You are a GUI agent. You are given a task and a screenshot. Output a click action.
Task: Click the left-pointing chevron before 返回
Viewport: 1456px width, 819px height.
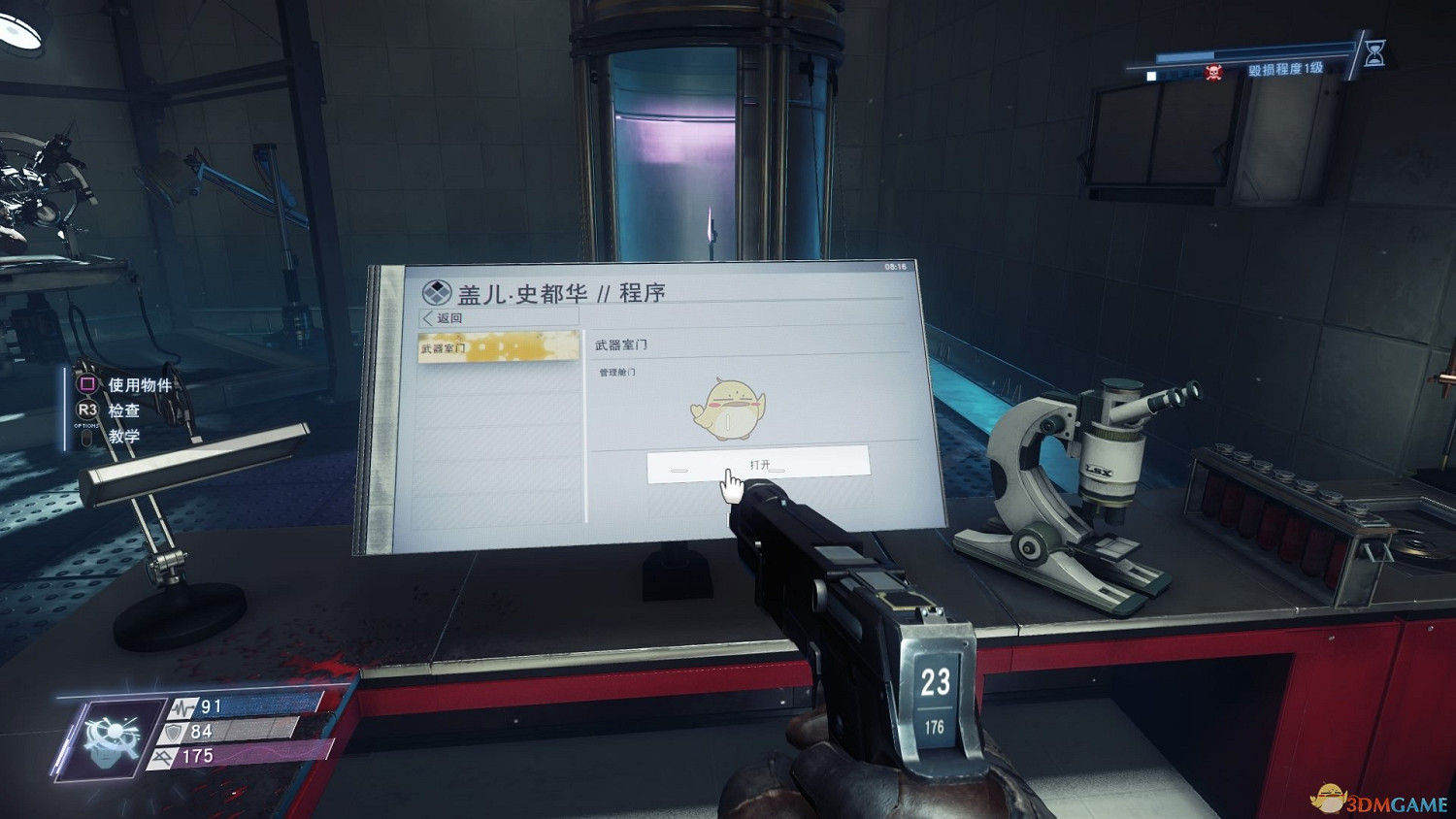(x=427, y=317)
